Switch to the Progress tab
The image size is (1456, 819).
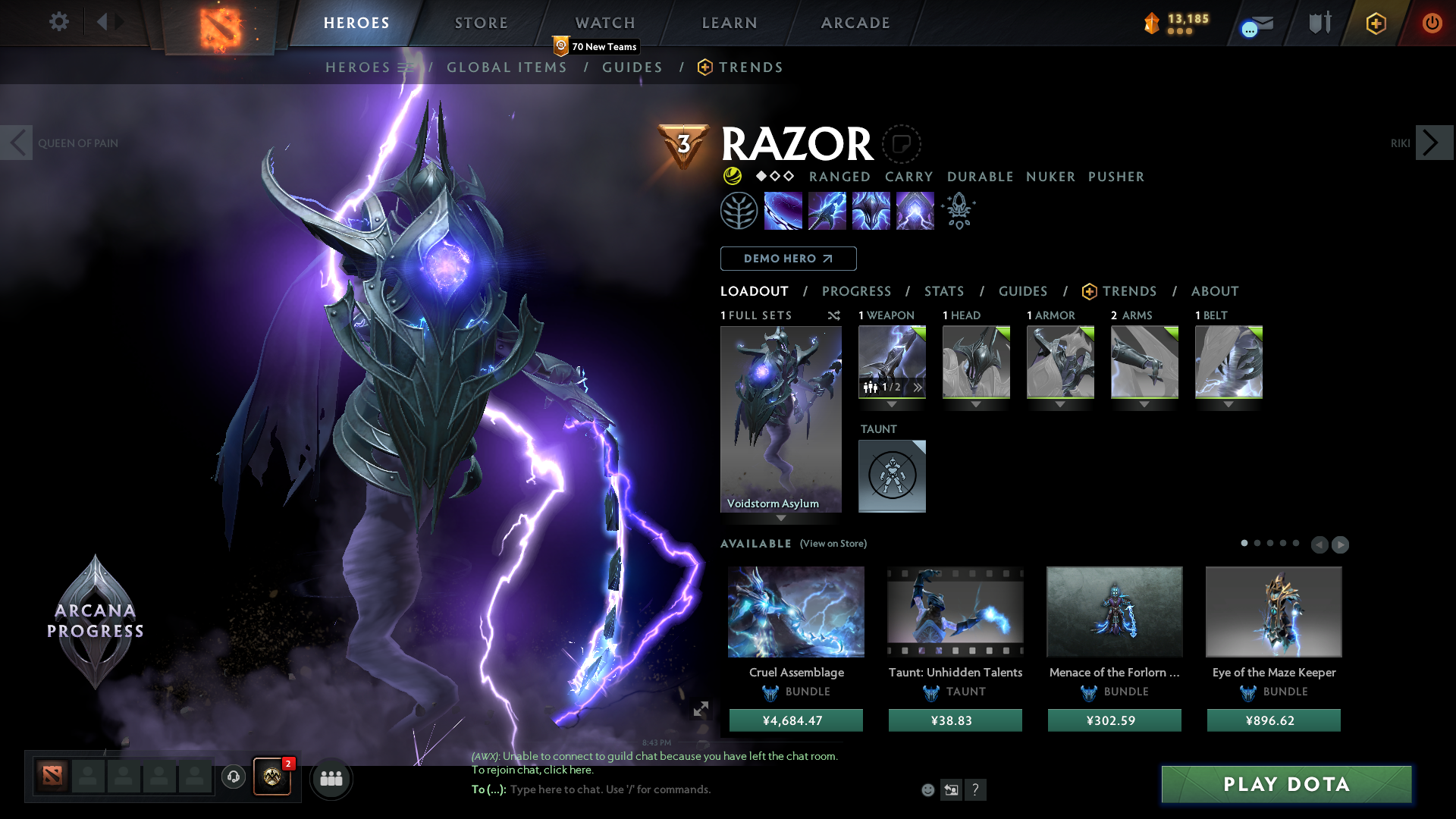point(856,291)
